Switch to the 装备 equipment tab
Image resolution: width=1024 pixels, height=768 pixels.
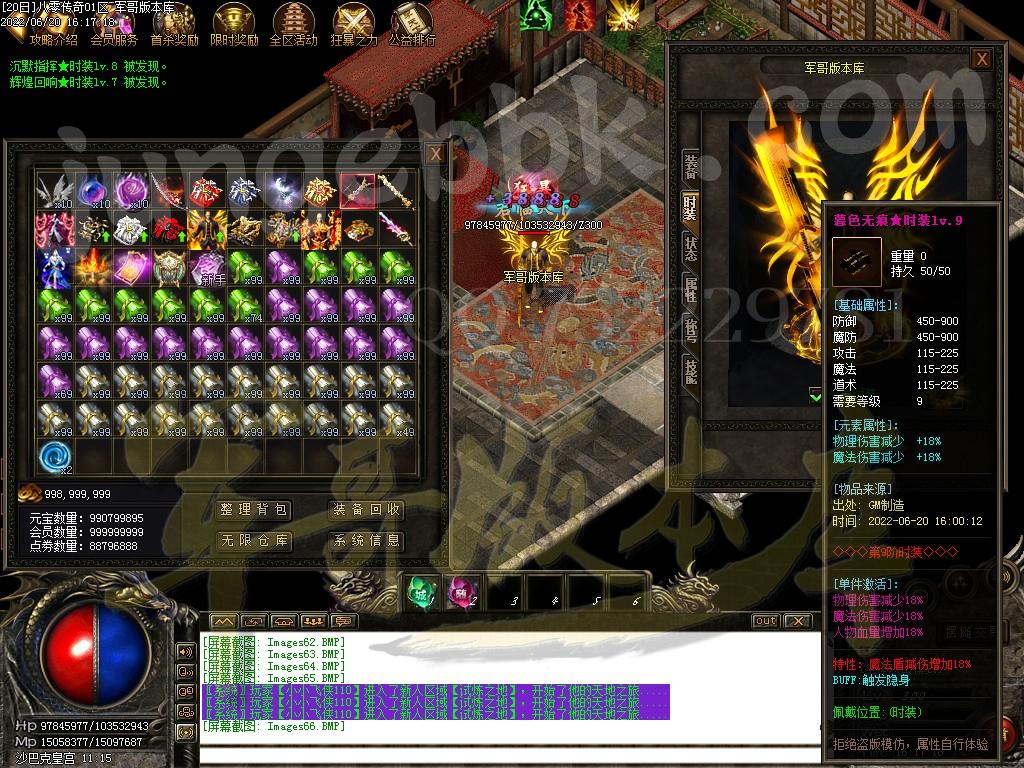coord(690,166)
